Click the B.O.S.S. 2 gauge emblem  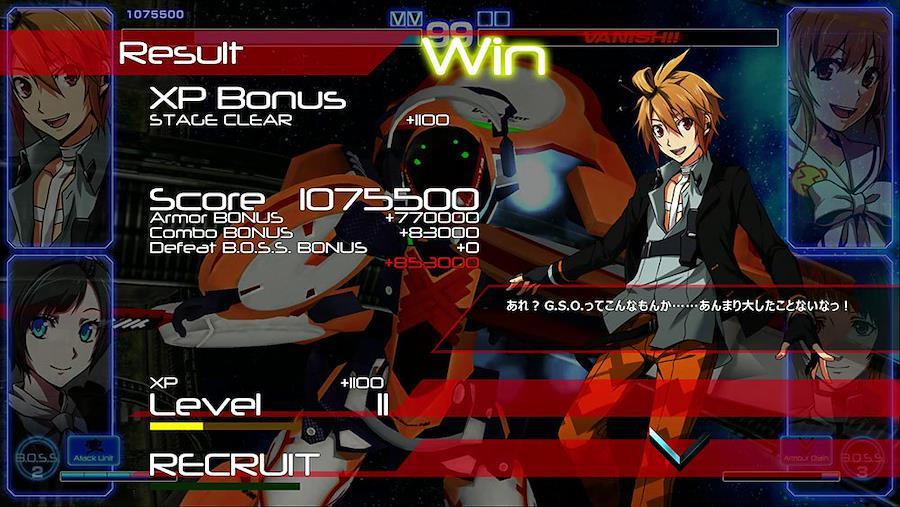click(x=37, y=461)
